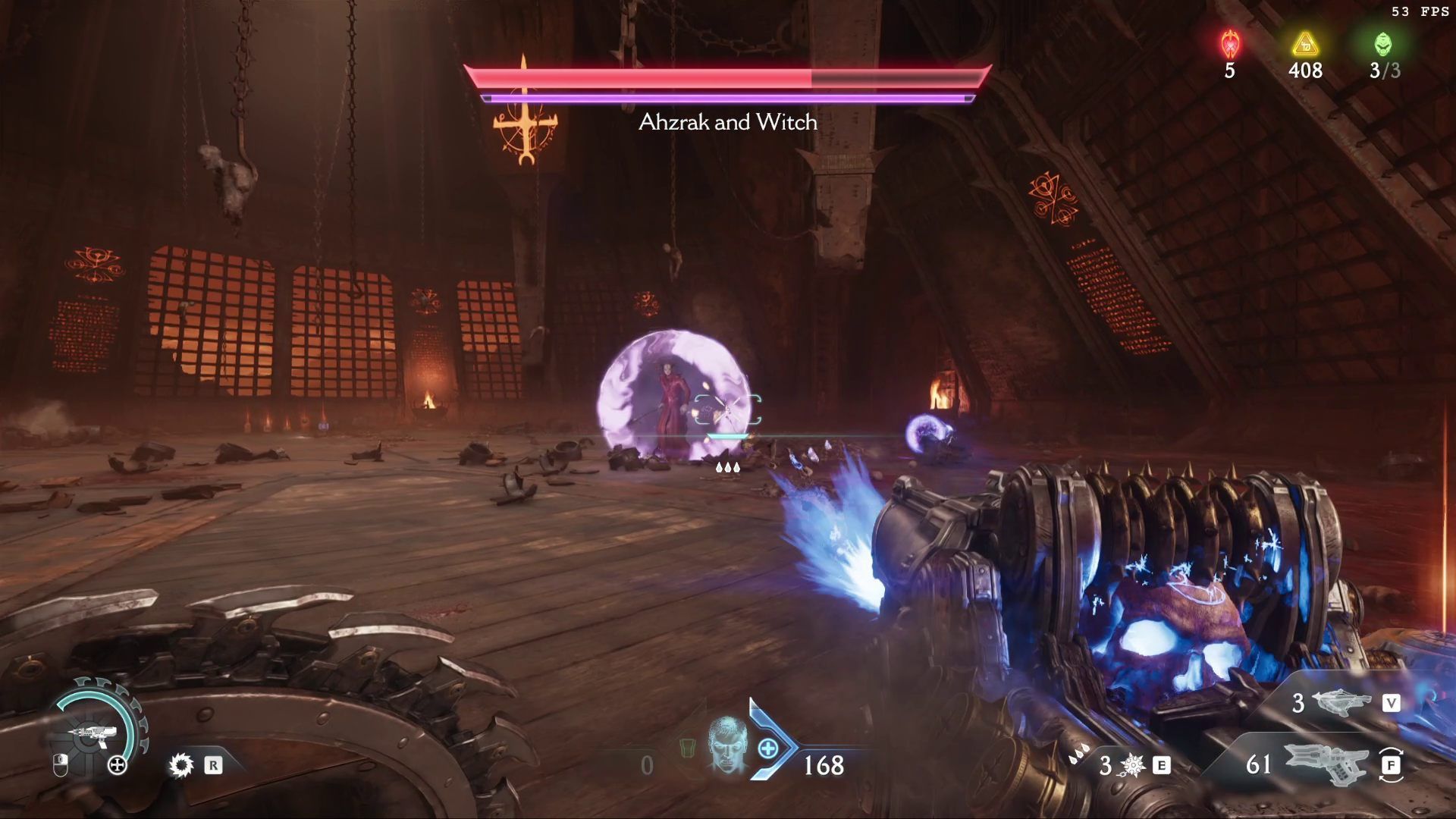Screen dimensions: 1456x819
Task: Click the red demon icon in the top-right
Action: [x=1230, y=45]
